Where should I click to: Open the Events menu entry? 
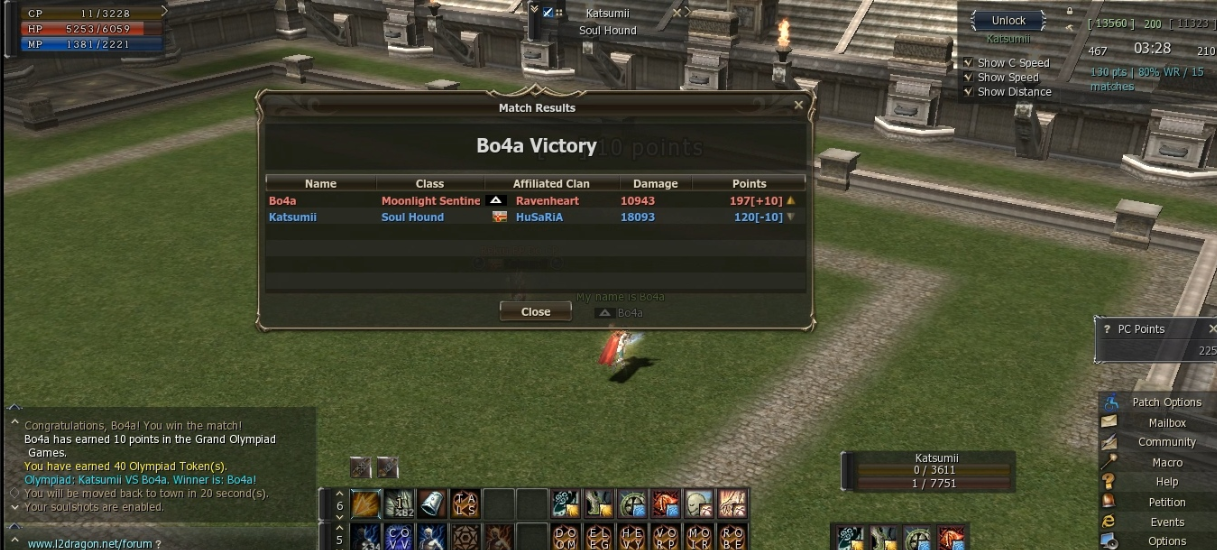pyautogui.click(x=1166, y=522)
